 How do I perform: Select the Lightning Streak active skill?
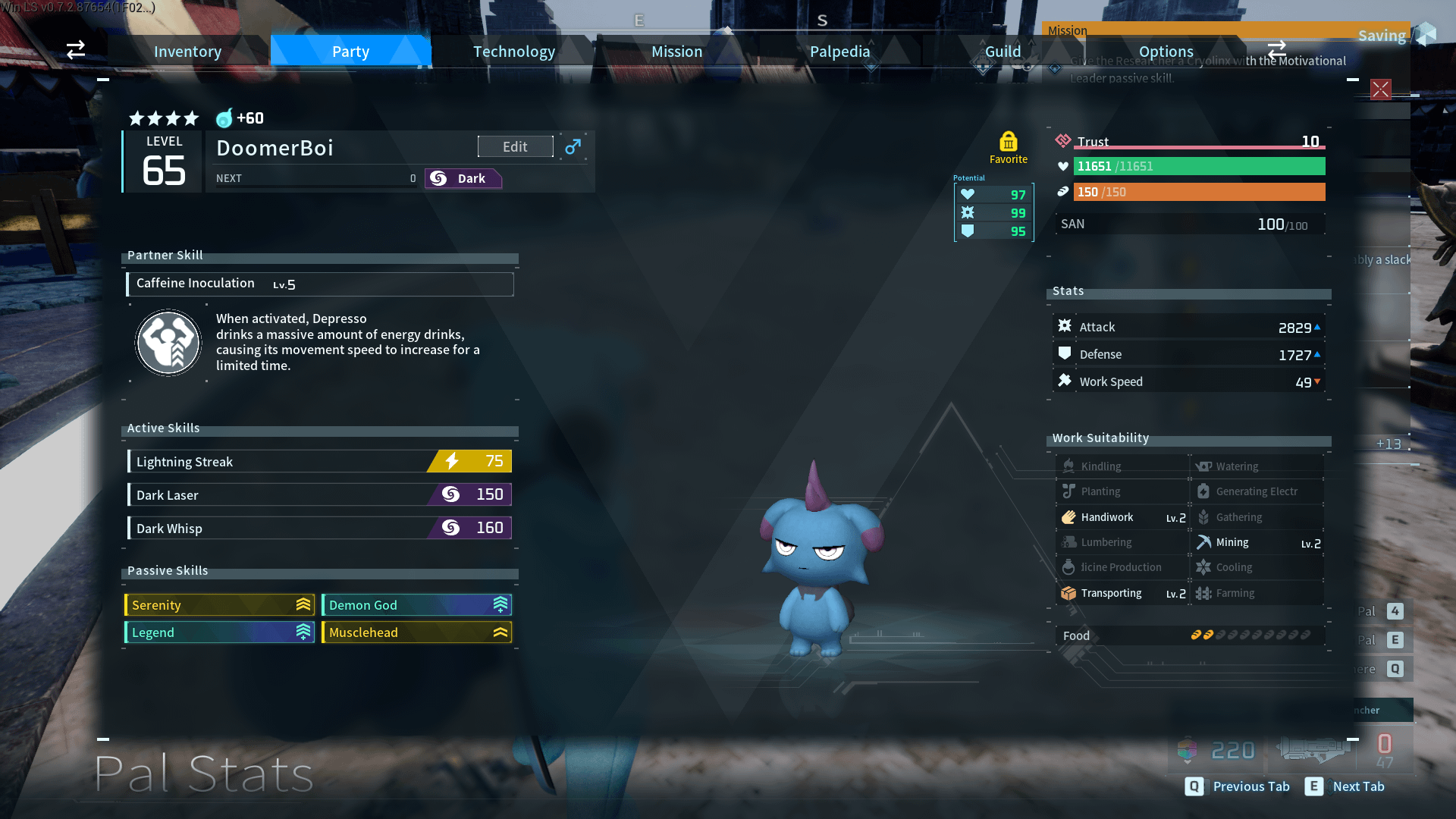[319, 462]
